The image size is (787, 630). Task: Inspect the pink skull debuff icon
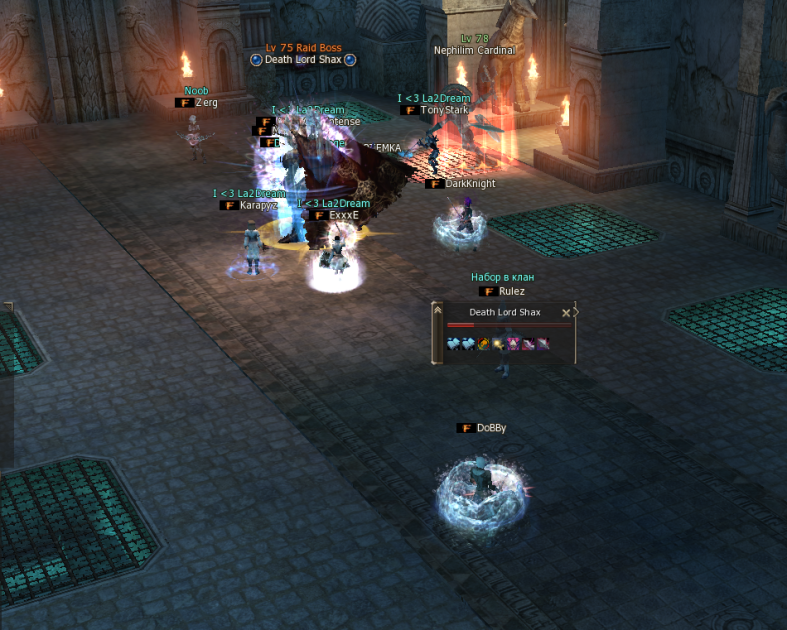pos(513,343)
